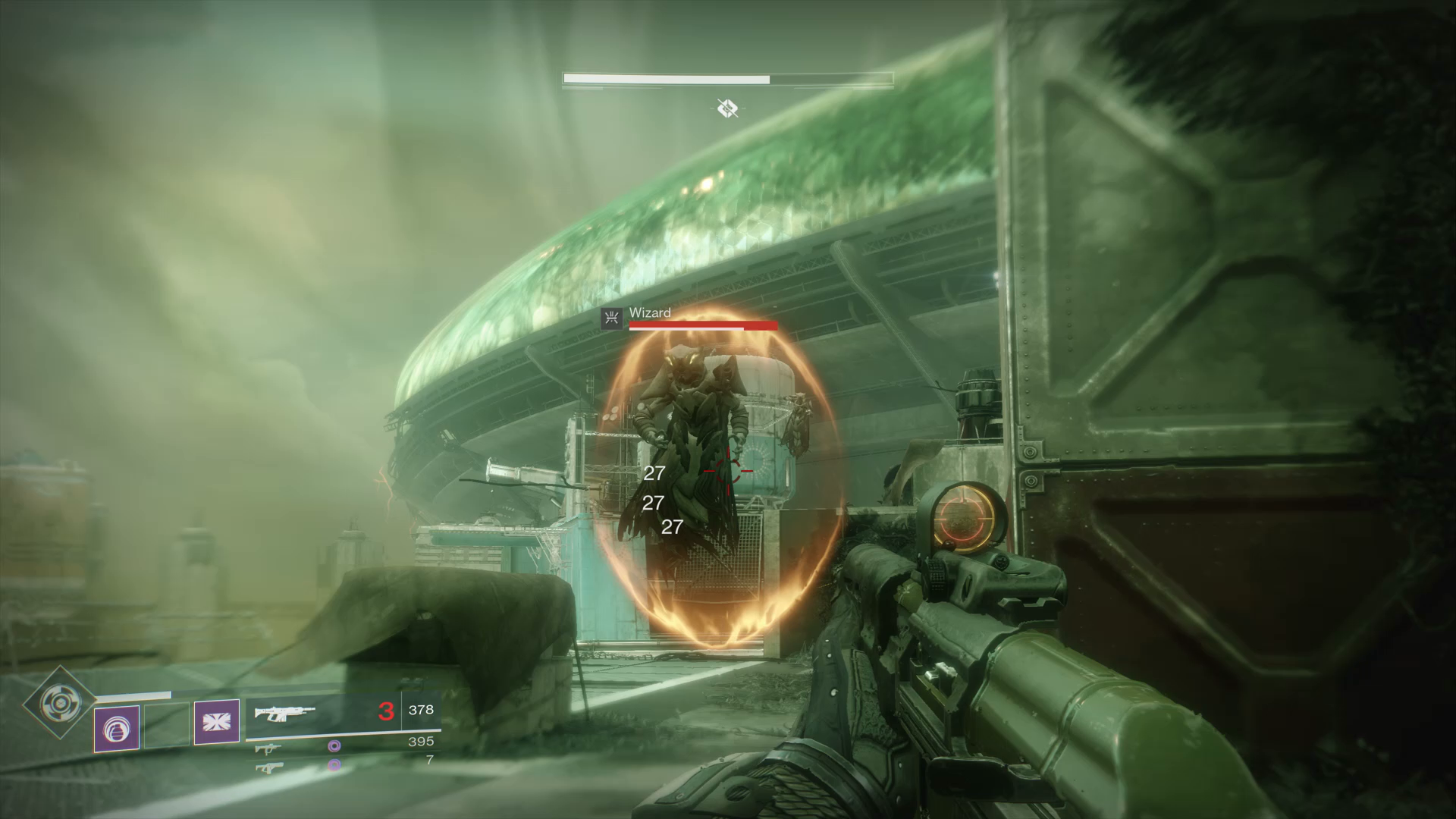Viewport: 1456px width, 819px height.
Task: Click the objective marker icon below top bar
Action: click(x=727, y=109)
